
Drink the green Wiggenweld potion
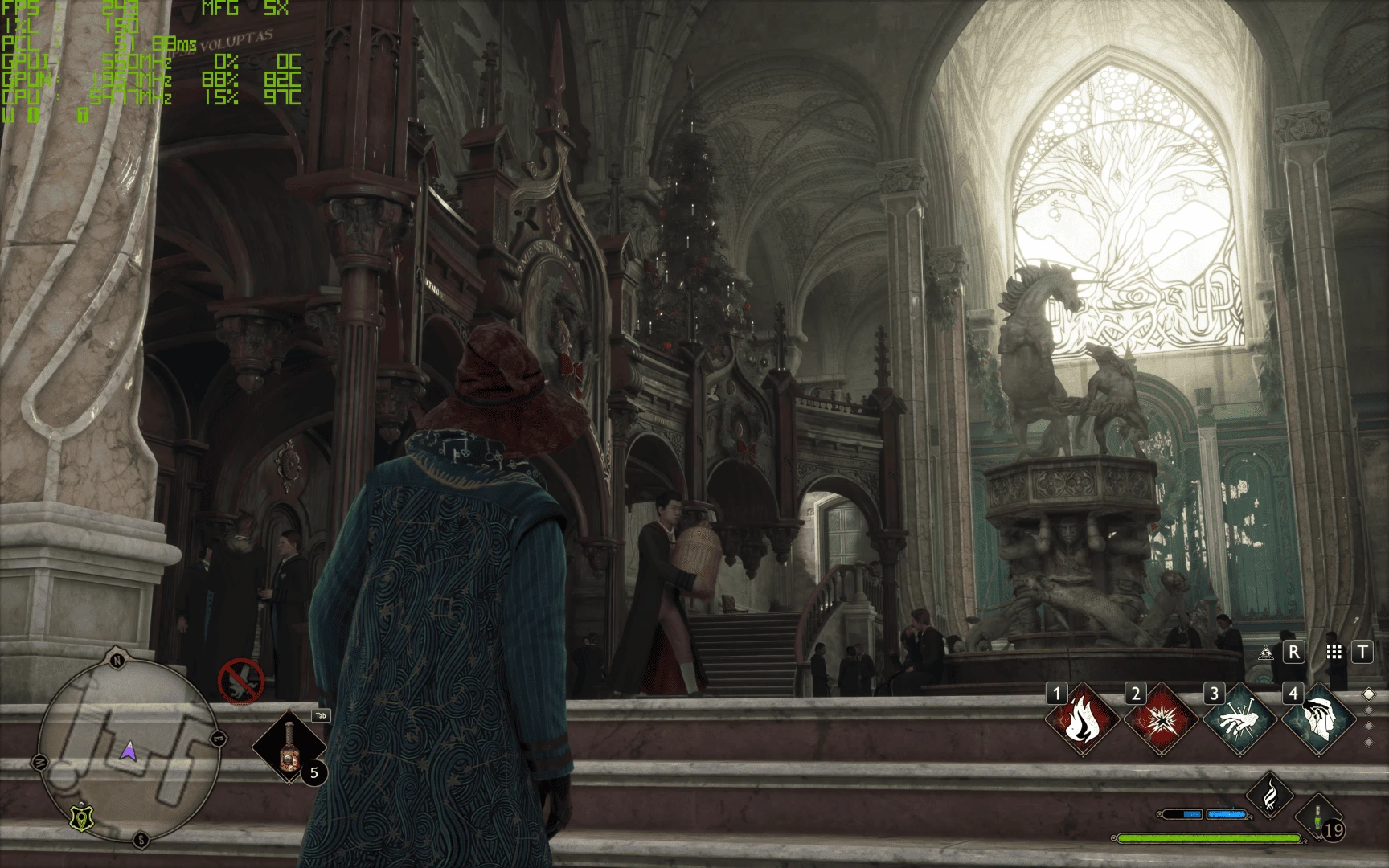click(x=1318, y=819)
